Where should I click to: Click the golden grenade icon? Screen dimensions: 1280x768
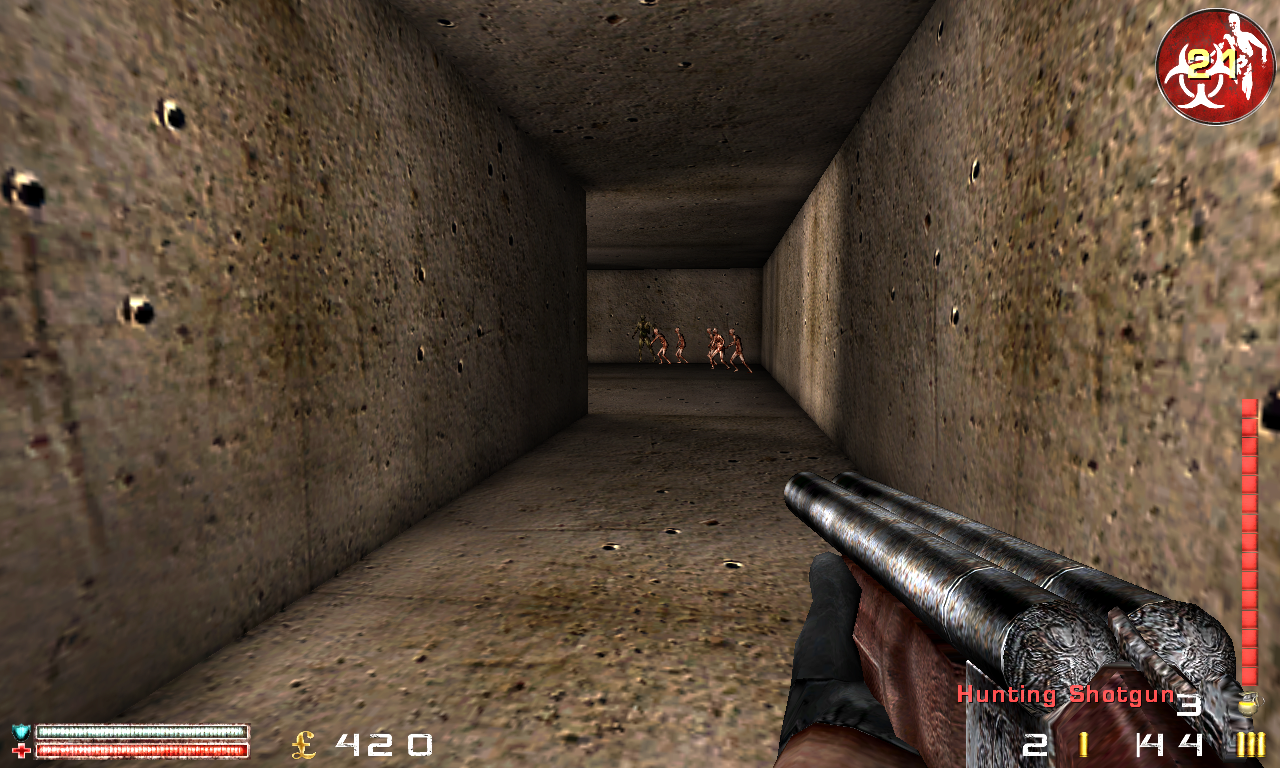[1249, 706]
